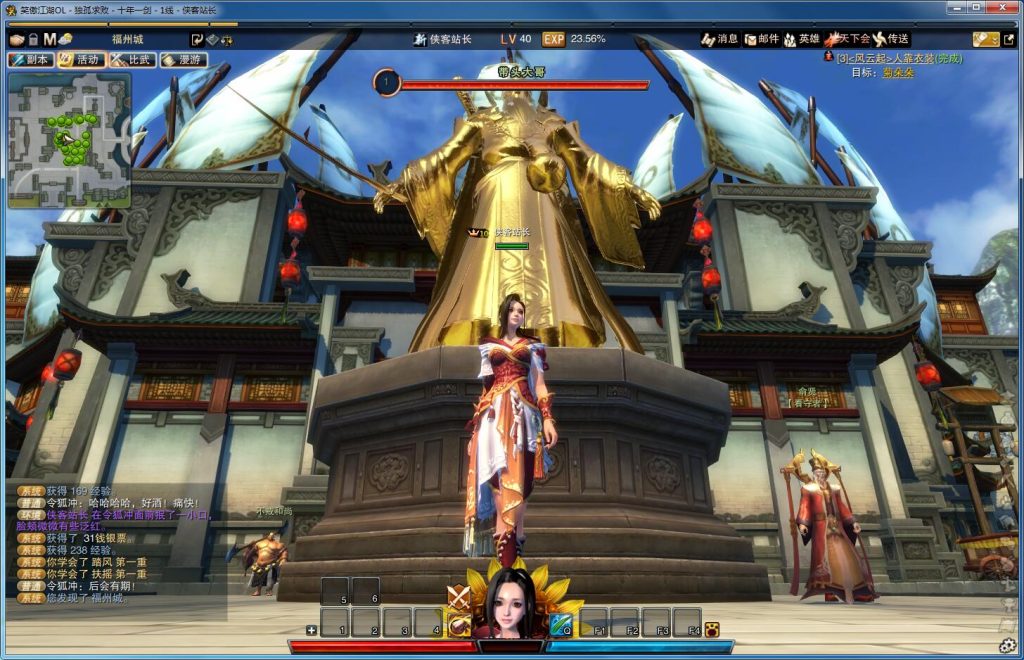Click the handshake icon in top bar
The image size is (1024, 660).
tap(17, 39)
